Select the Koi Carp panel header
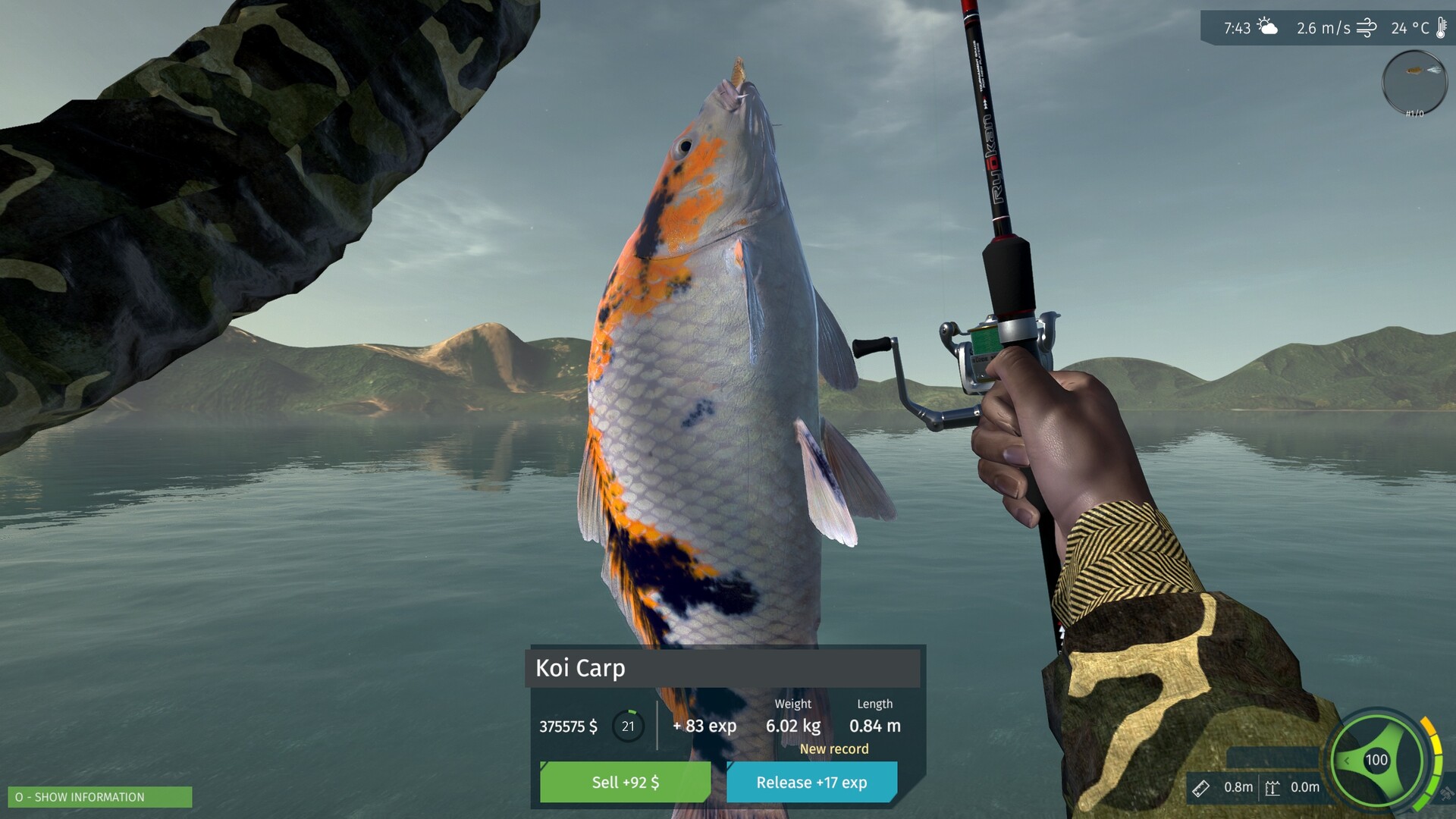 580,669
